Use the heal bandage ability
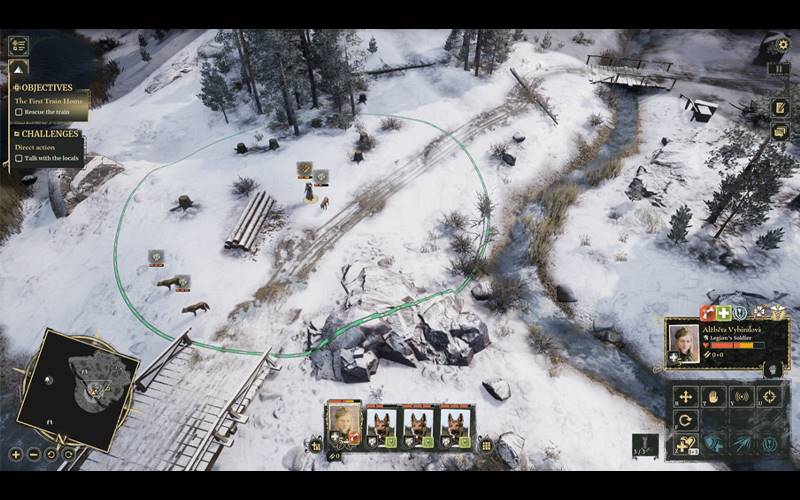 (x=685, y=445)
